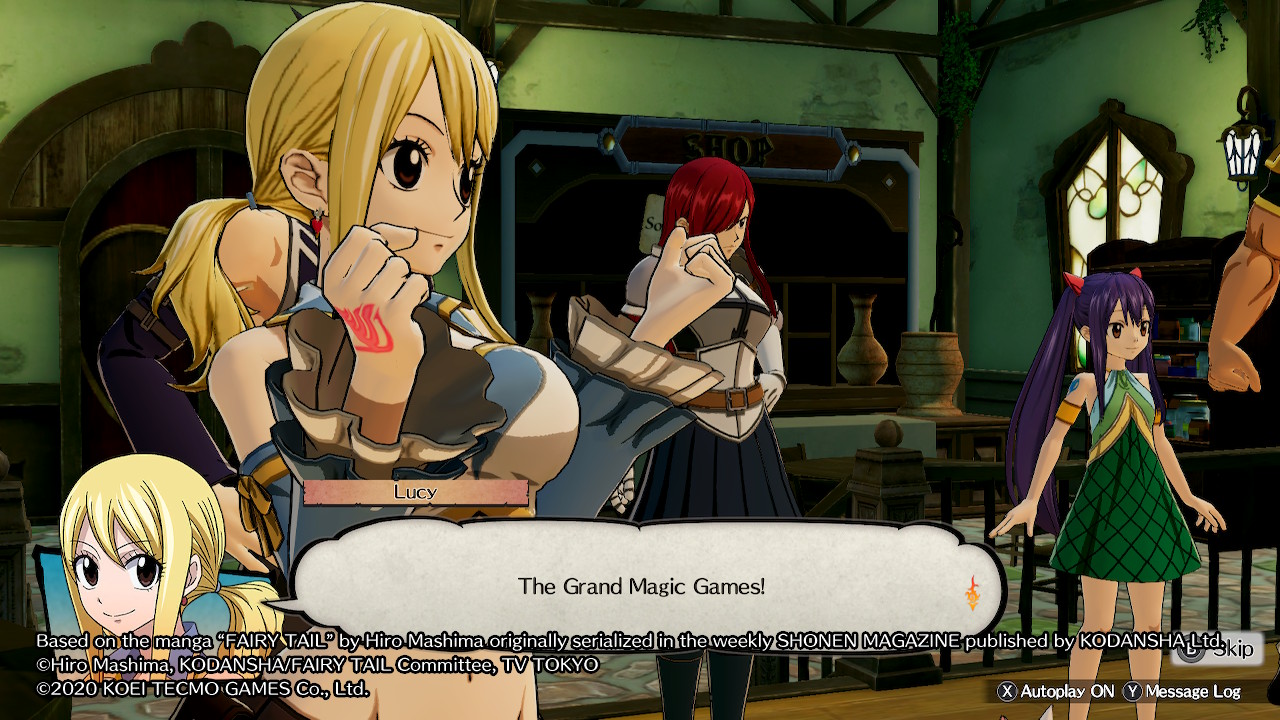Screen dimensions: 1280x720
Task: Toggle the Autoplay ON option
Action: (1056, 691)
